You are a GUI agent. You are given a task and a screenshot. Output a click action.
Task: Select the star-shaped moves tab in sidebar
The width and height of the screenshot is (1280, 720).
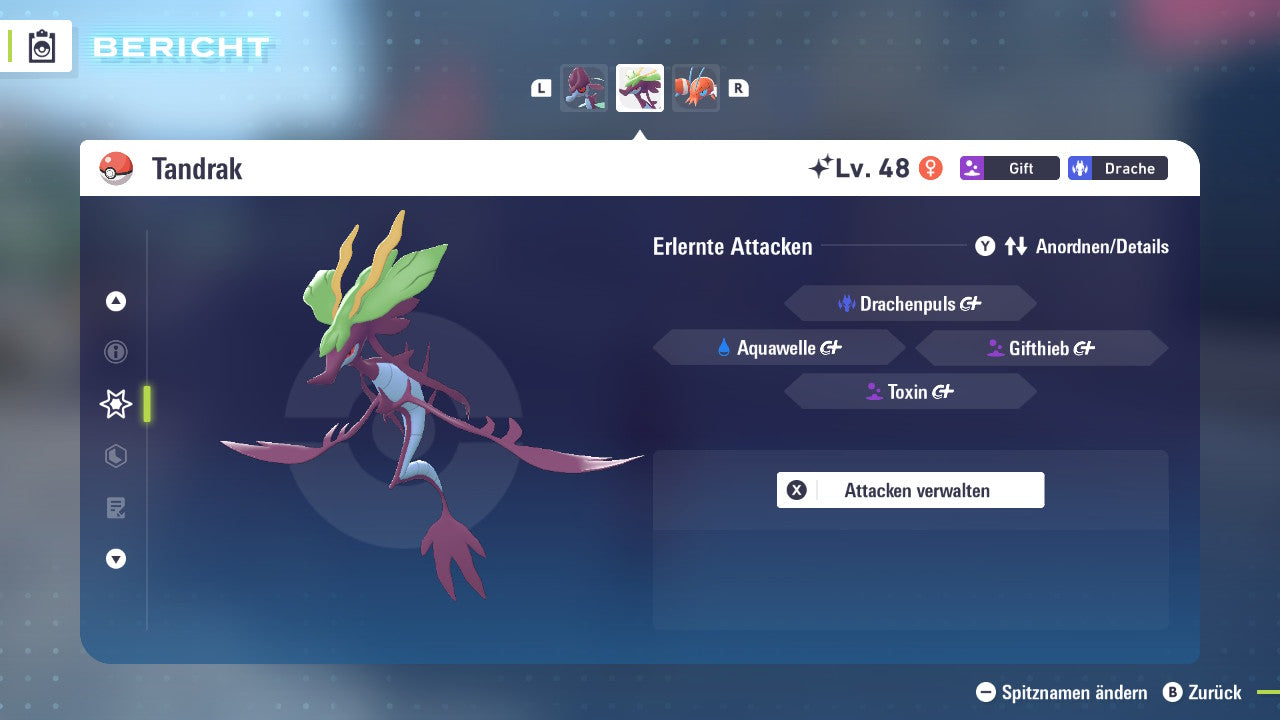tap(115, 404)
